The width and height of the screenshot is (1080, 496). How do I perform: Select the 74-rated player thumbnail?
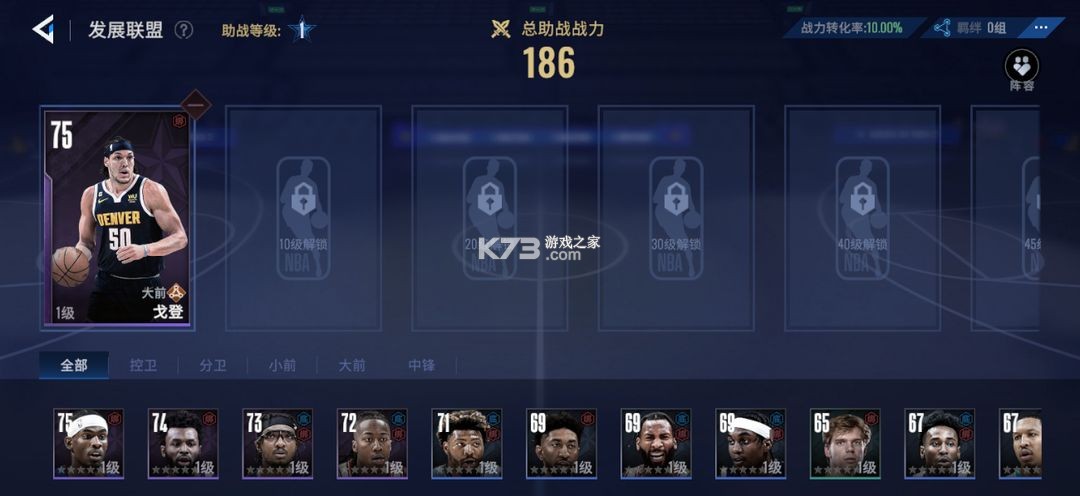point(183,442)
